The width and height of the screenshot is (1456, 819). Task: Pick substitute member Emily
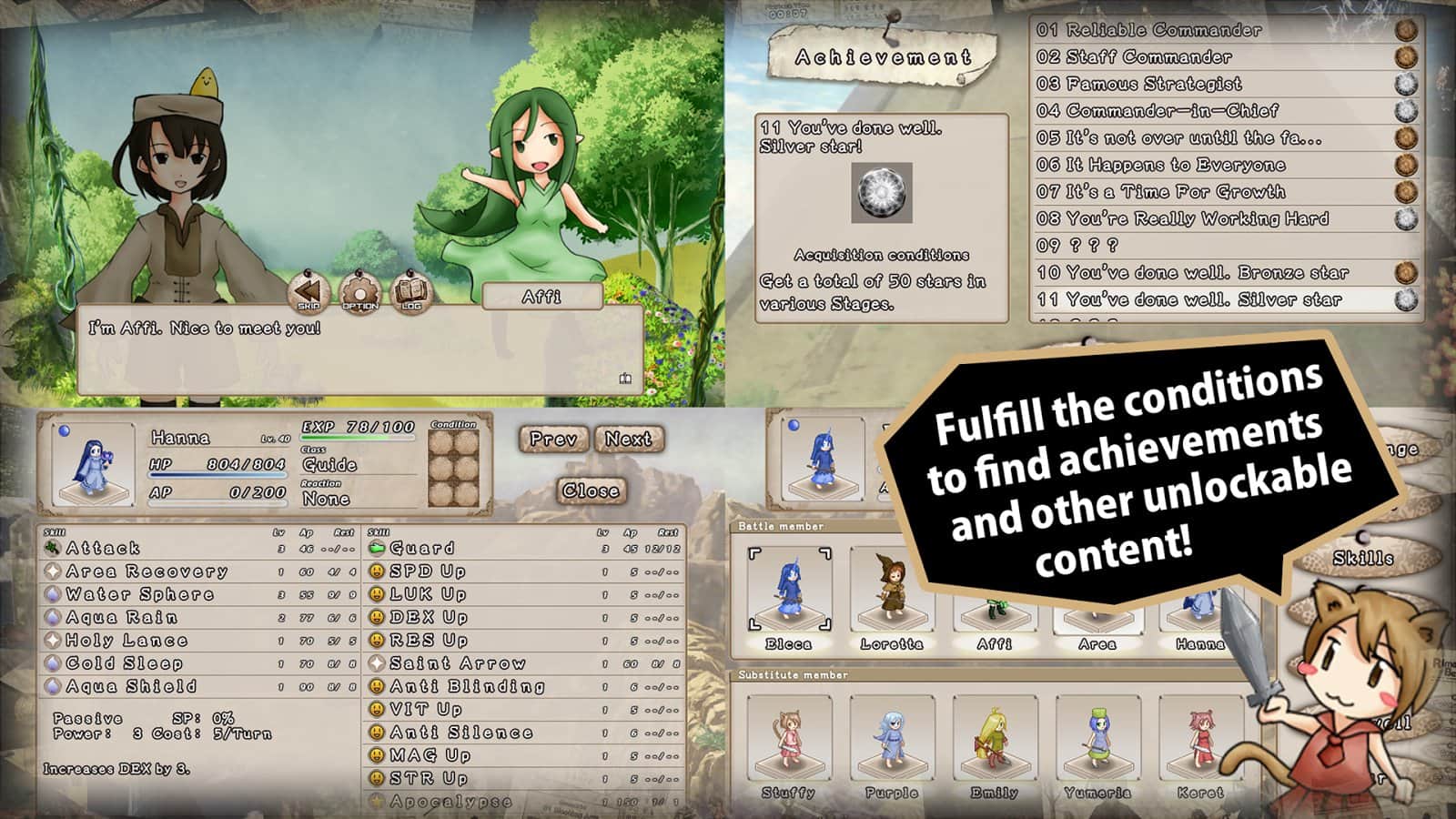[995, 742]
